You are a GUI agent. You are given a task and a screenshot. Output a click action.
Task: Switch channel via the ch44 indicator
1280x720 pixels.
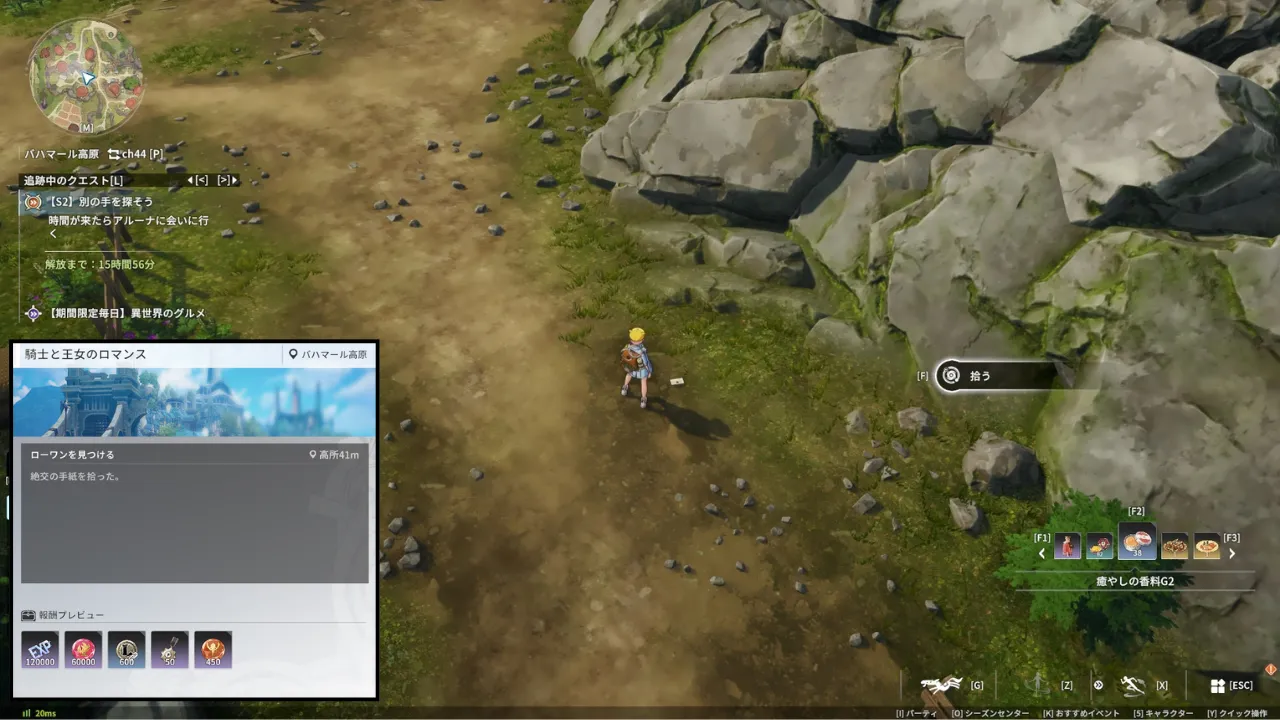pos(135,154)
